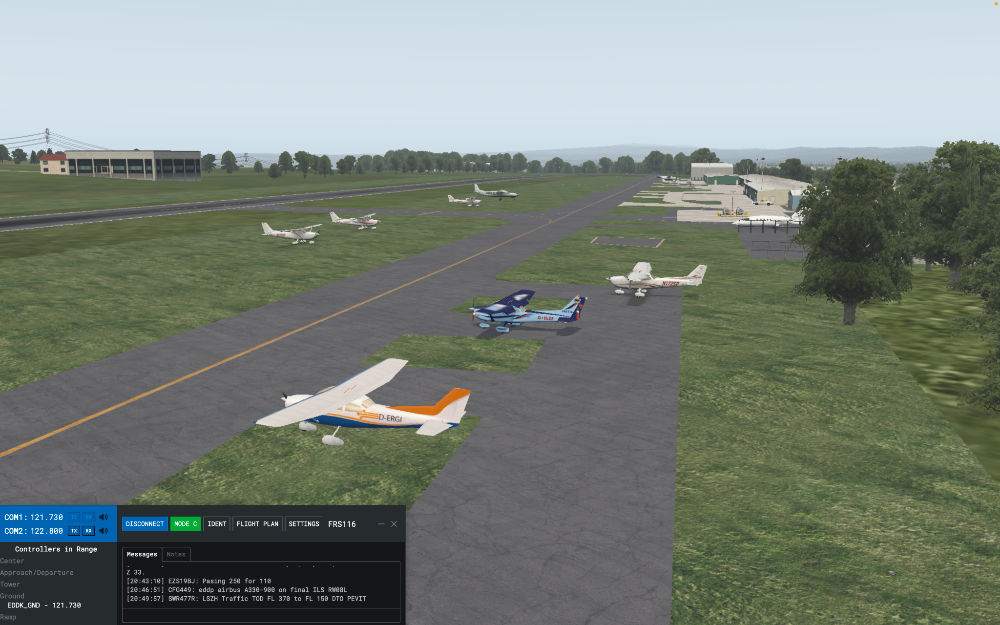Select EDDK_GND controller in the list
1000x625 pixels.
(x=44, y=605)
